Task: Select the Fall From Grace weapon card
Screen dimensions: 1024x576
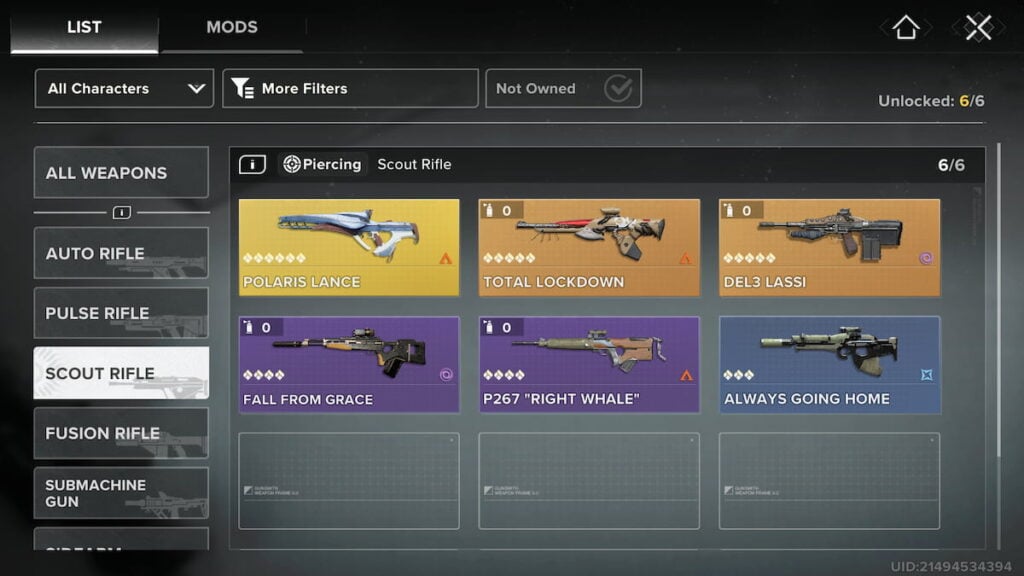Action: 349,365
